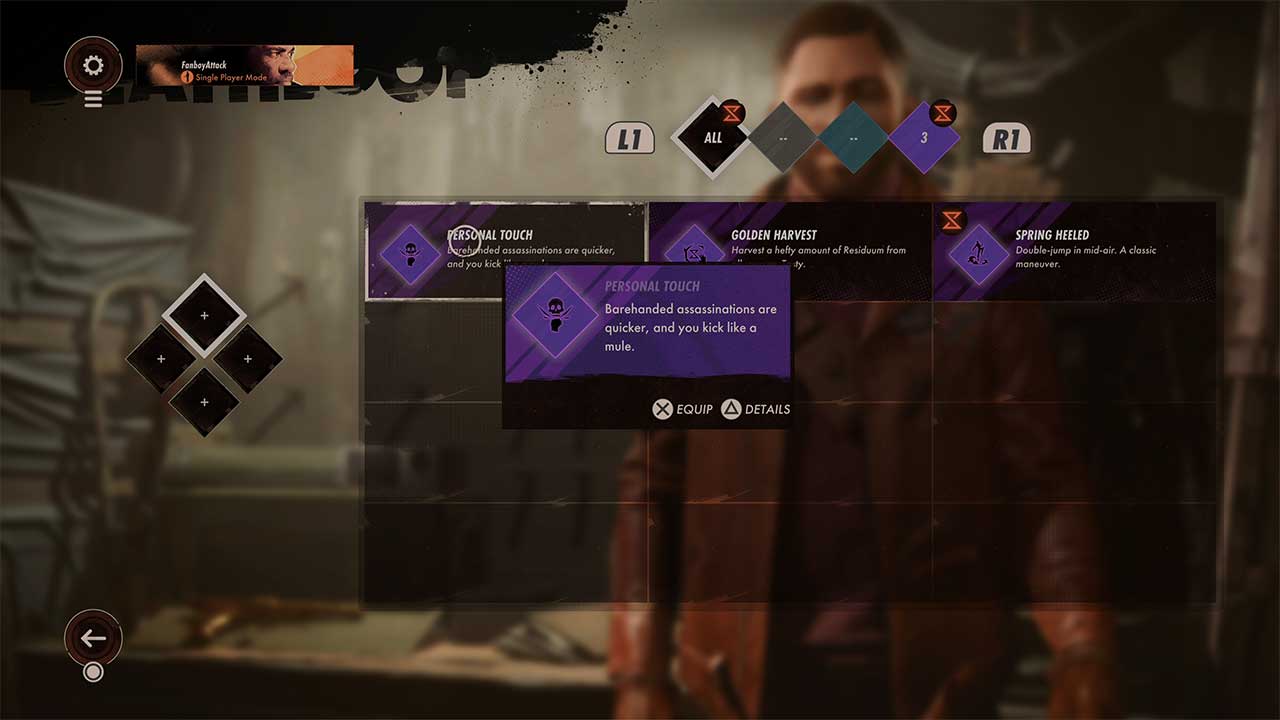Click the dot indicator below the back arrow
The image size is (1280, 720).
click(x=93, y=672)
